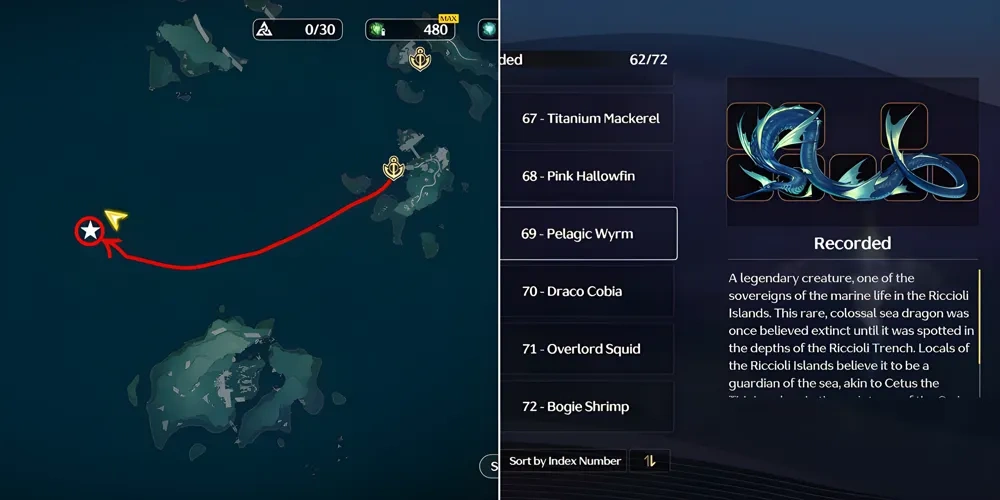This screenshot has width=1000, height=500.
Task: Select the anchor marker below the 480 counter
Action: 421,59
